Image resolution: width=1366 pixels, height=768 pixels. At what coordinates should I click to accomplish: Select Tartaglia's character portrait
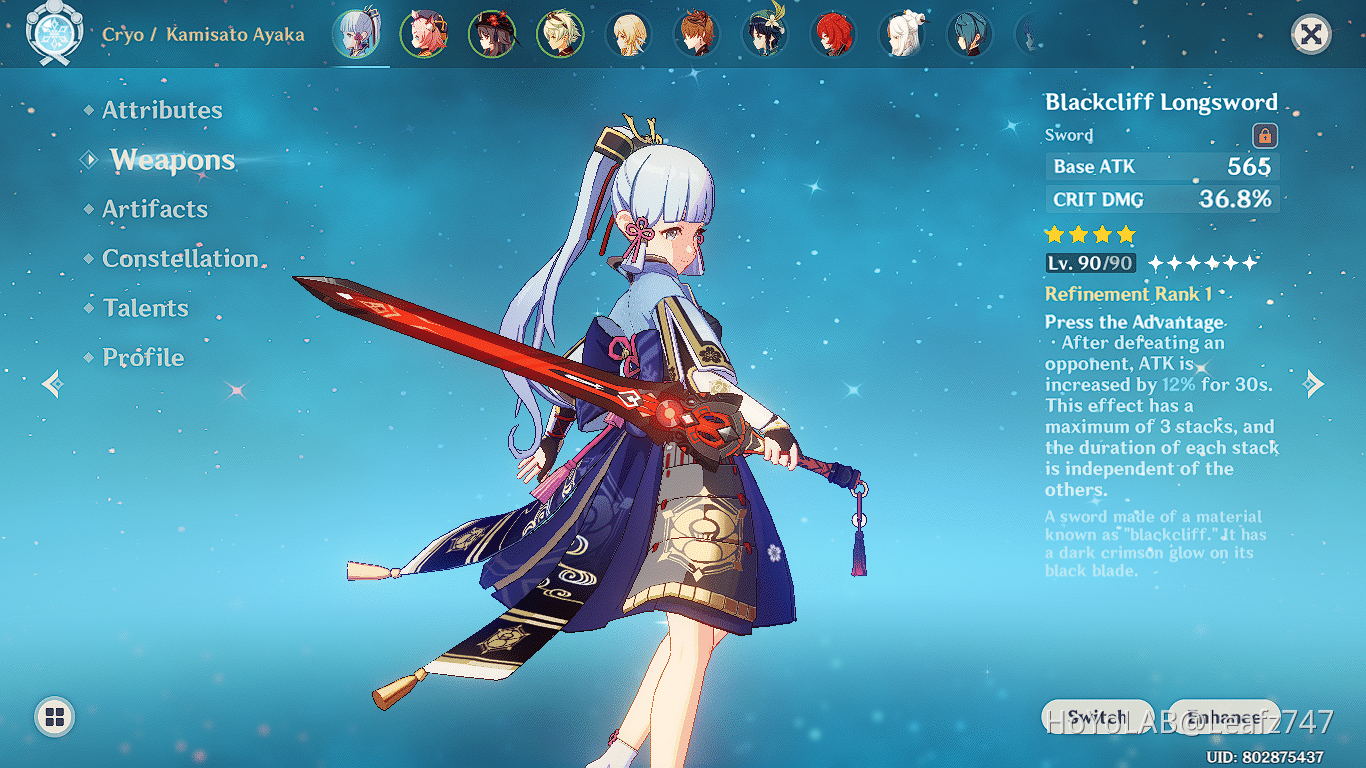click(x=696, y=33)
